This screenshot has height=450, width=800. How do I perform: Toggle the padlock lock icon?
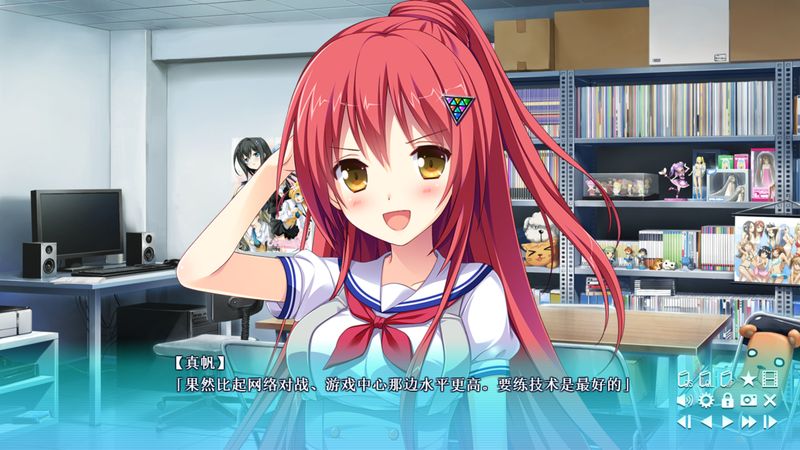point(727,400)
